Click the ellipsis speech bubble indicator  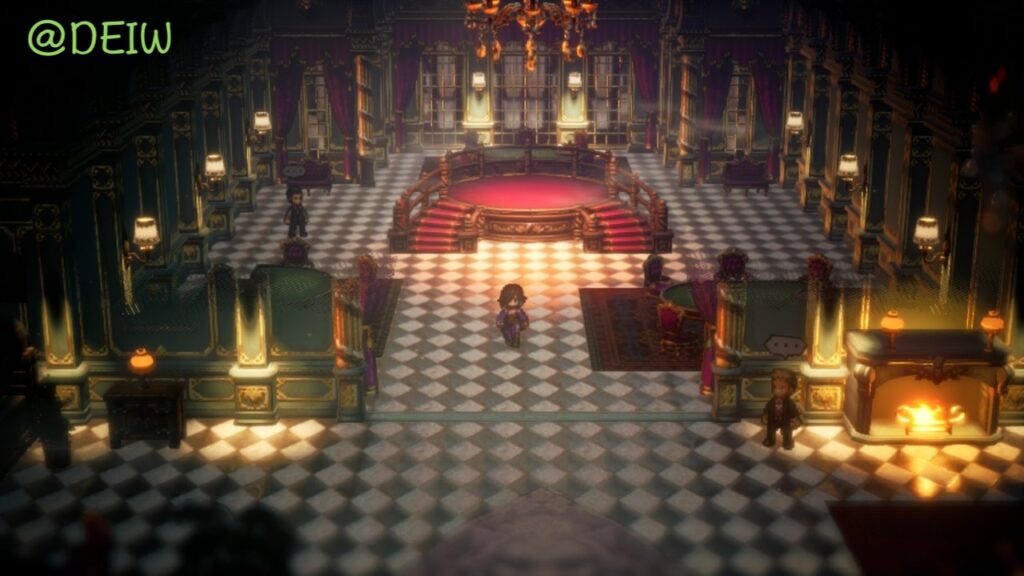pos(785,346)
